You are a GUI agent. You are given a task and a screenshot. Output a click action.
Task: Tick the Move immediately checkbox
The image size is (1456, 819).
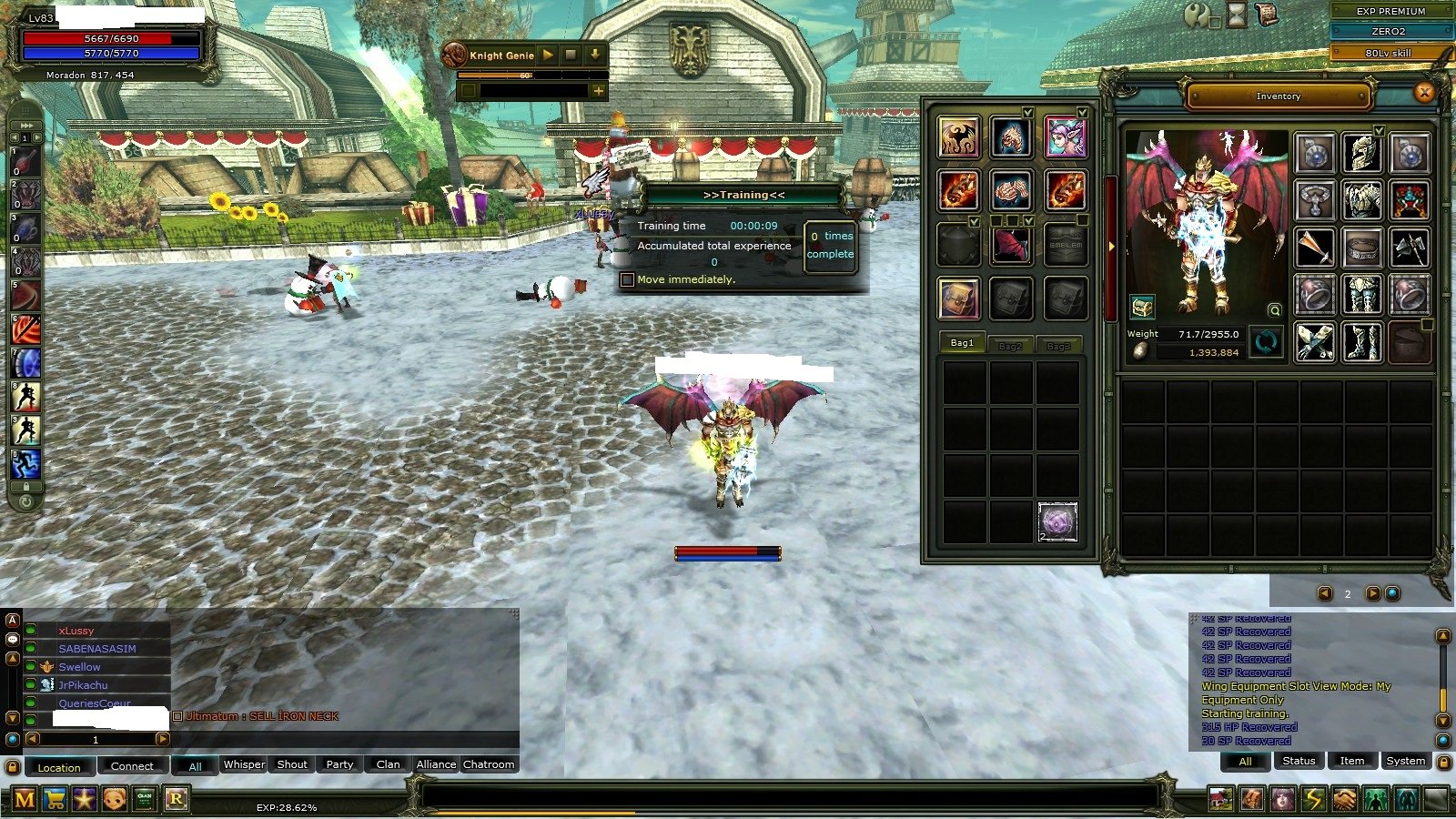[627, 279]
